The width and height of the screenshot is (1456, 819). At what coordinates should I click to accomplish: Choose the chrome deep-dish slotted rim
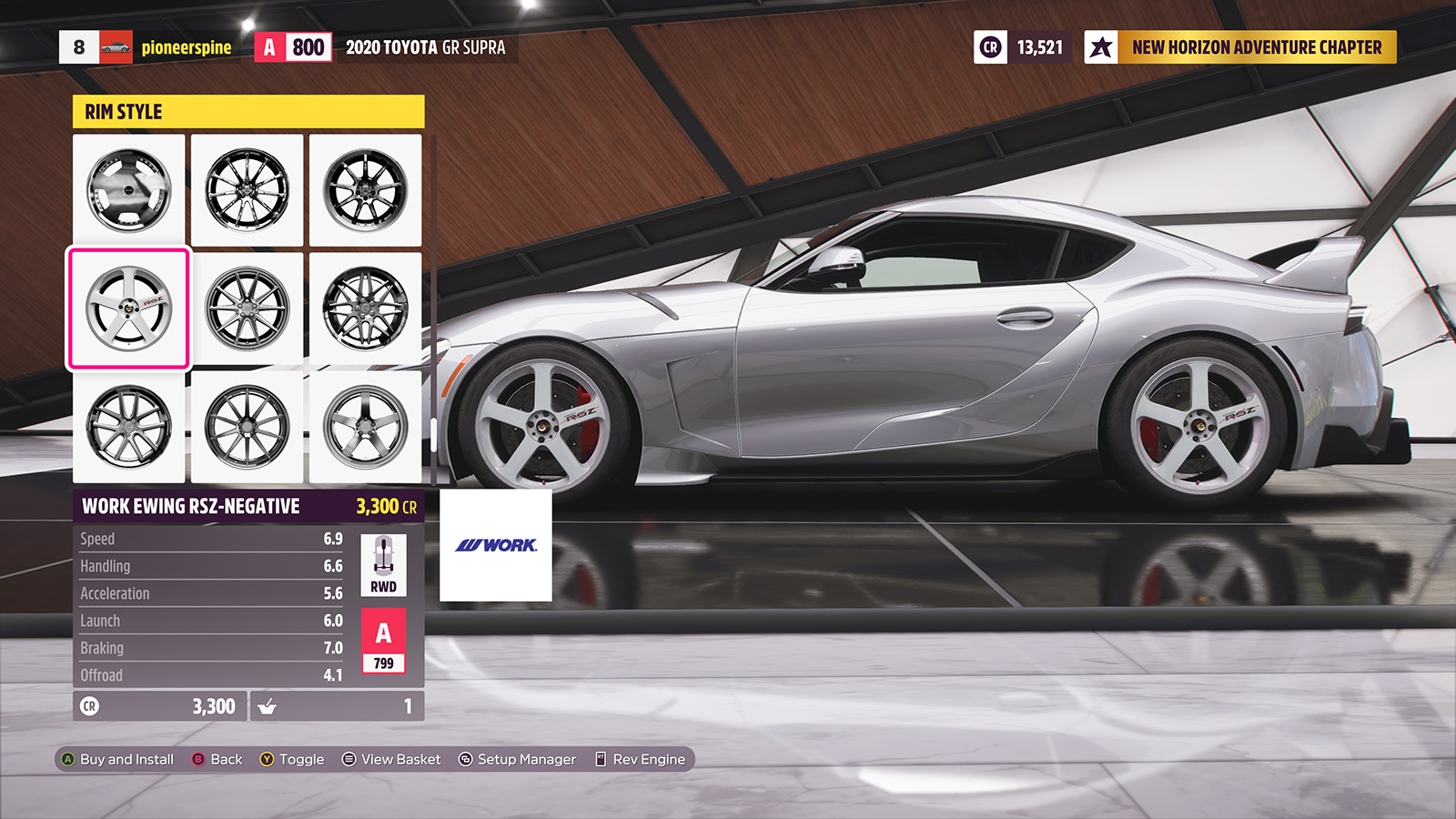(128, 190)
